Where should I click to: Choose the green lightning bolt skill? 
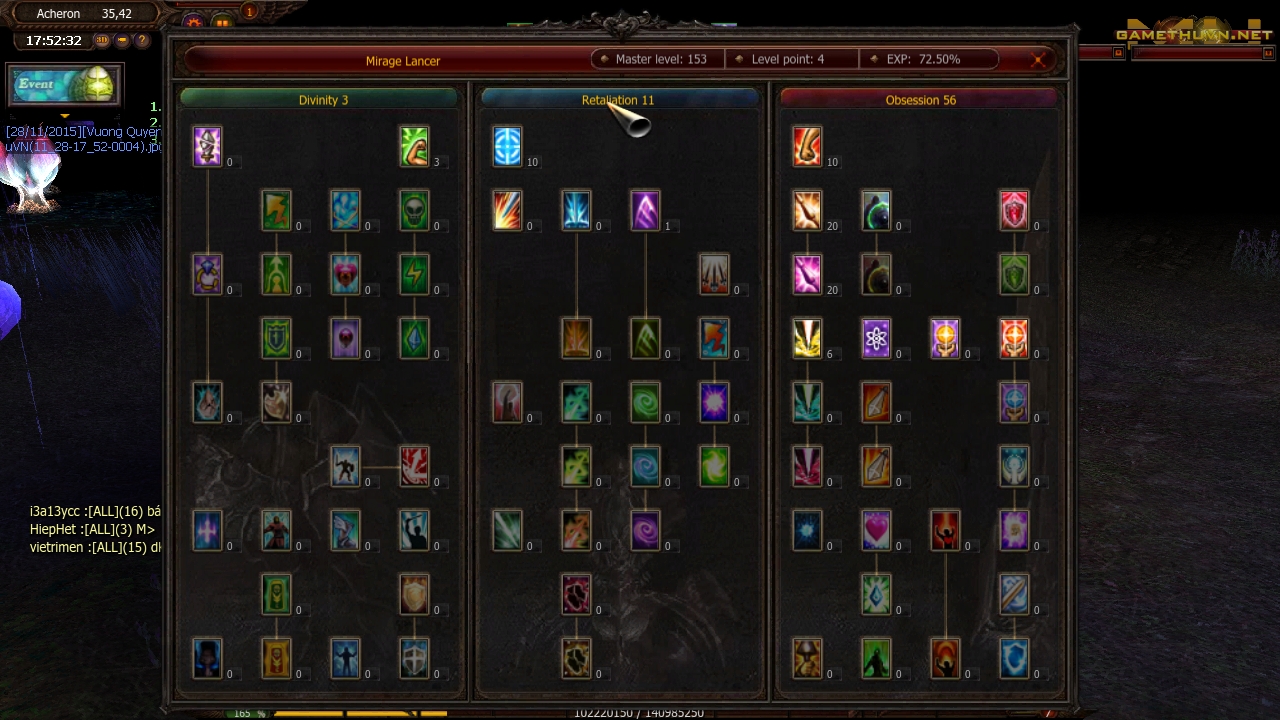[x=414, y=274]
